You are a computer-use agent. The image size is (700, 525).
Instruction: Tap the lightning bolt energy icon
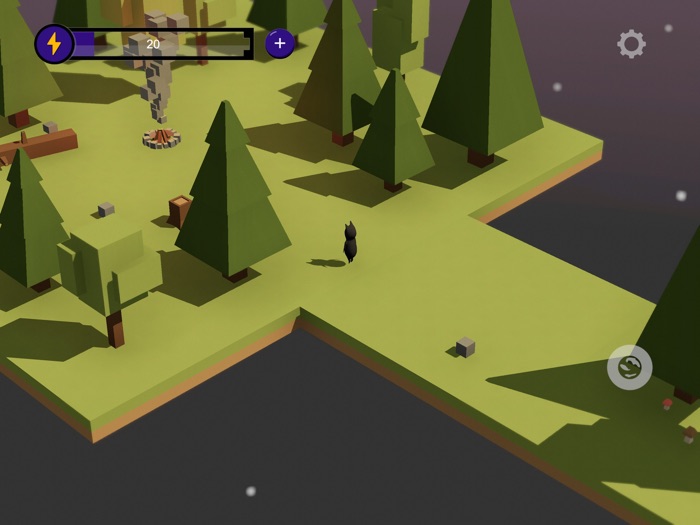[54, 44]
